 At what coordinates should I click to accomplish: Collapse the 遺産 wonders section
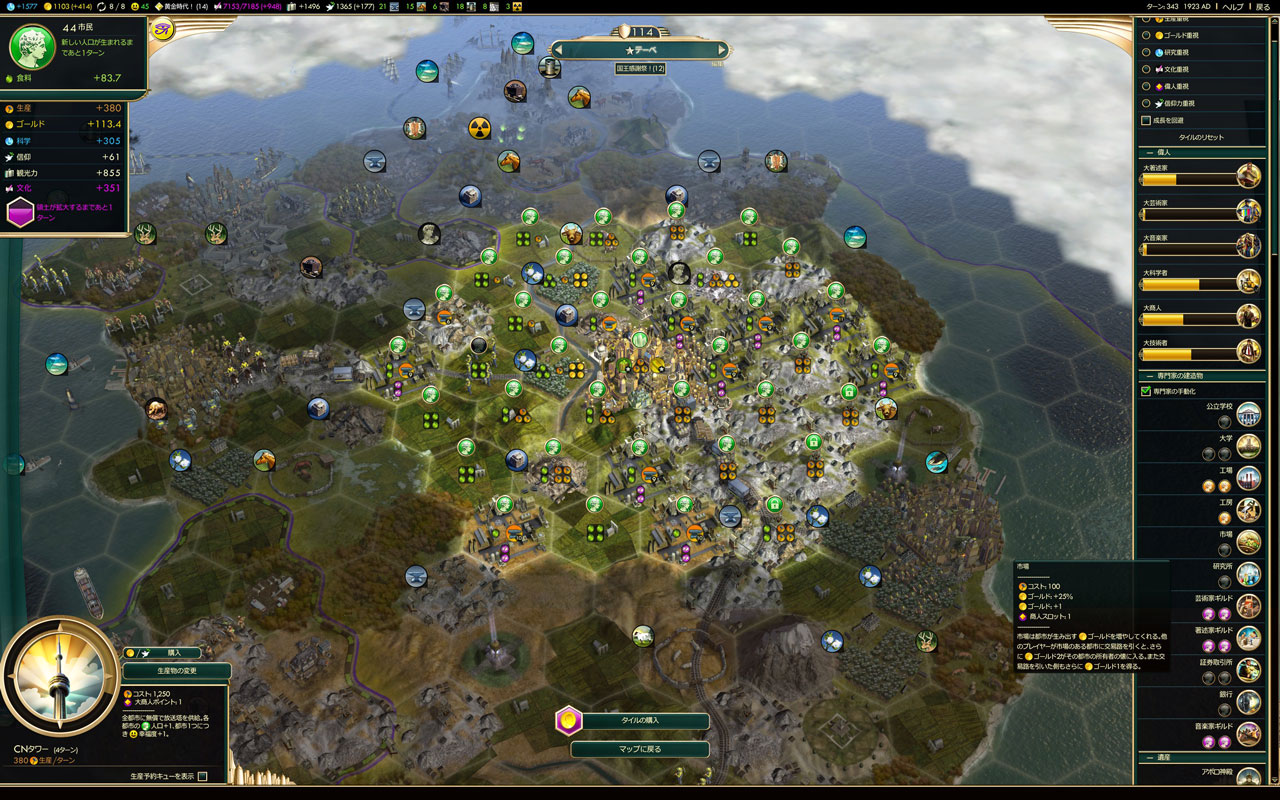tap(1146, 756)
